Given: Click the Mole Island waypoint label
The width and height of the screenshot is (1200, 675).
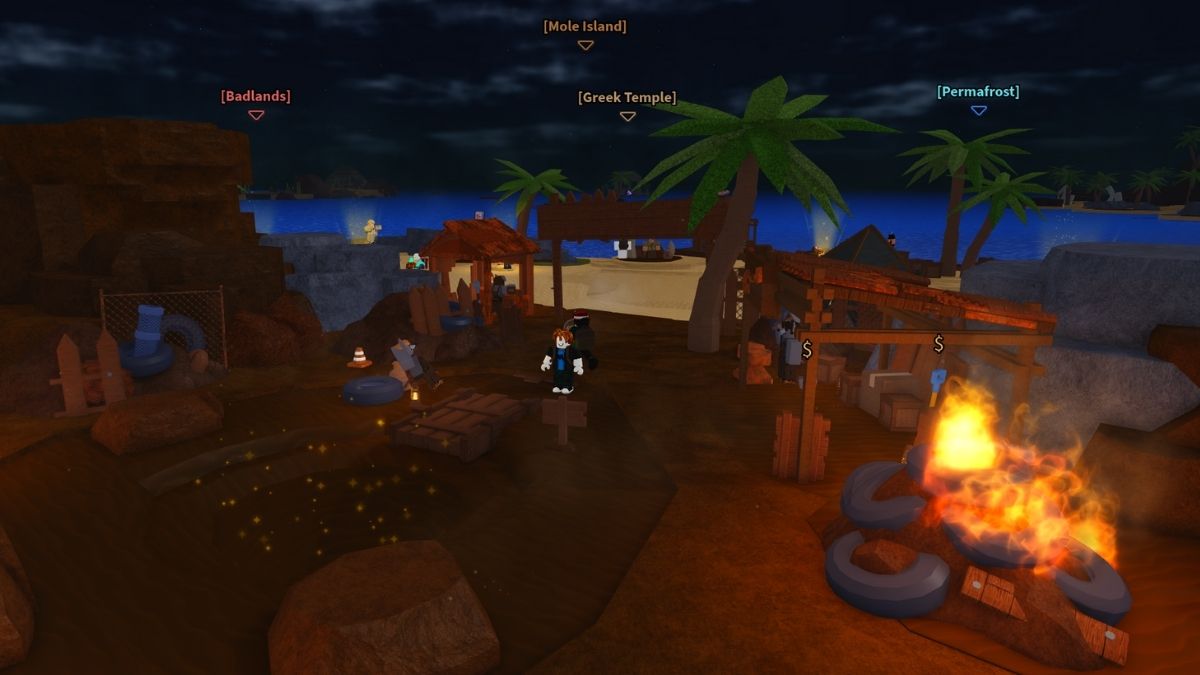Looking at the screenshot, I should (x=585, y=27).
